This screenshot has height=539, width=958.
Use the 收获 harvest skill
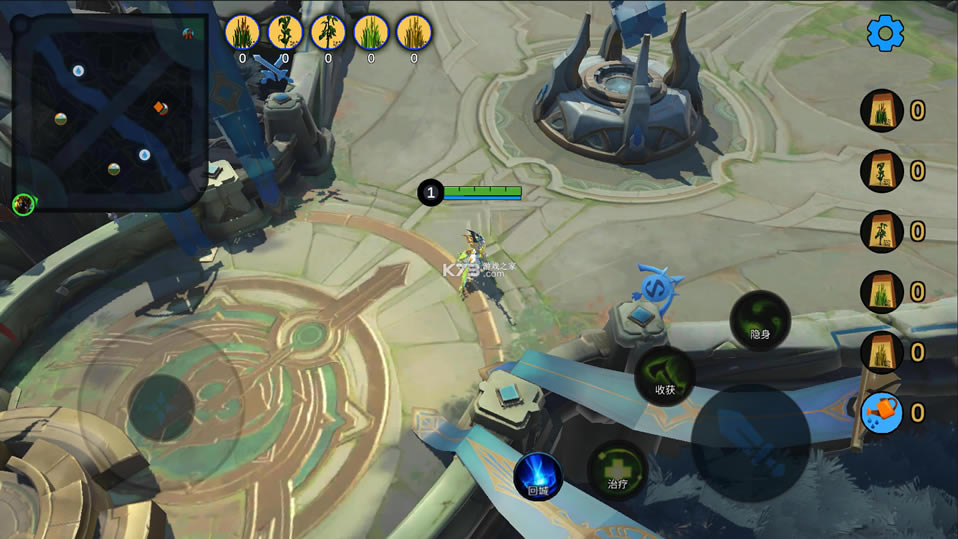point(665,376)
